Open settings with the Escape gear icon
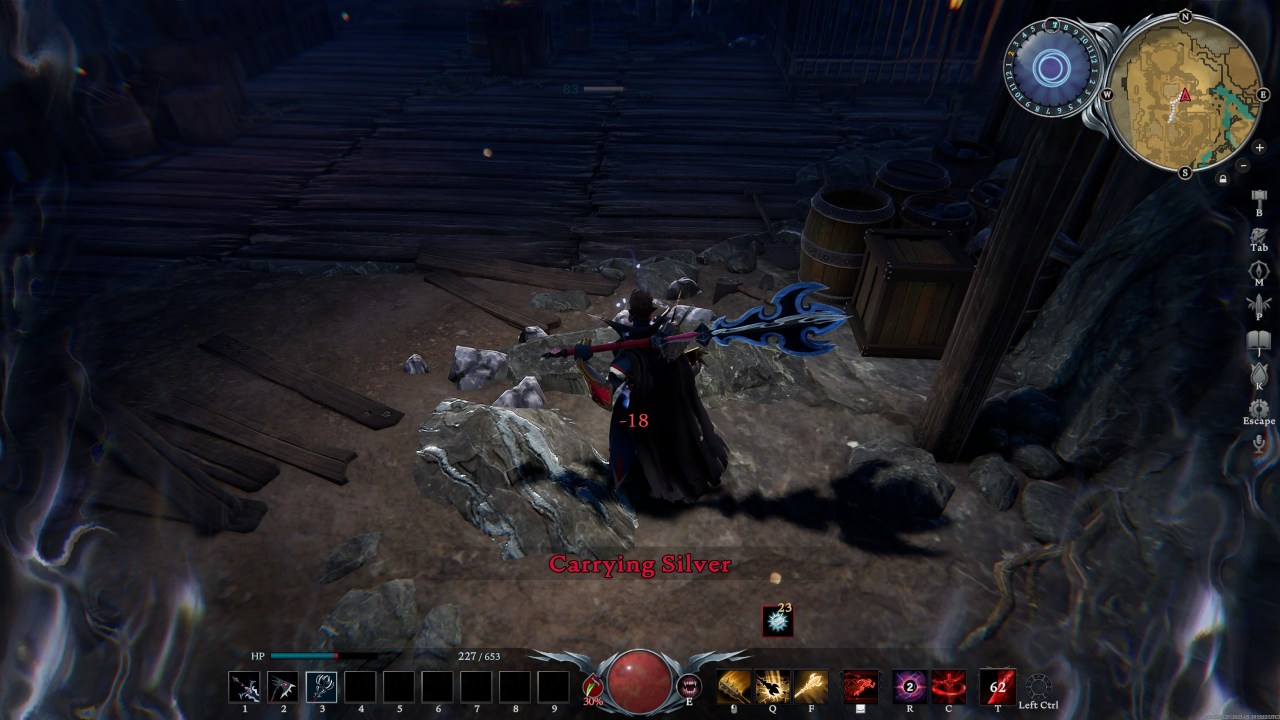Viewport: 1280px width, 720px height. pyautogui.click(x=1258, y=407)
